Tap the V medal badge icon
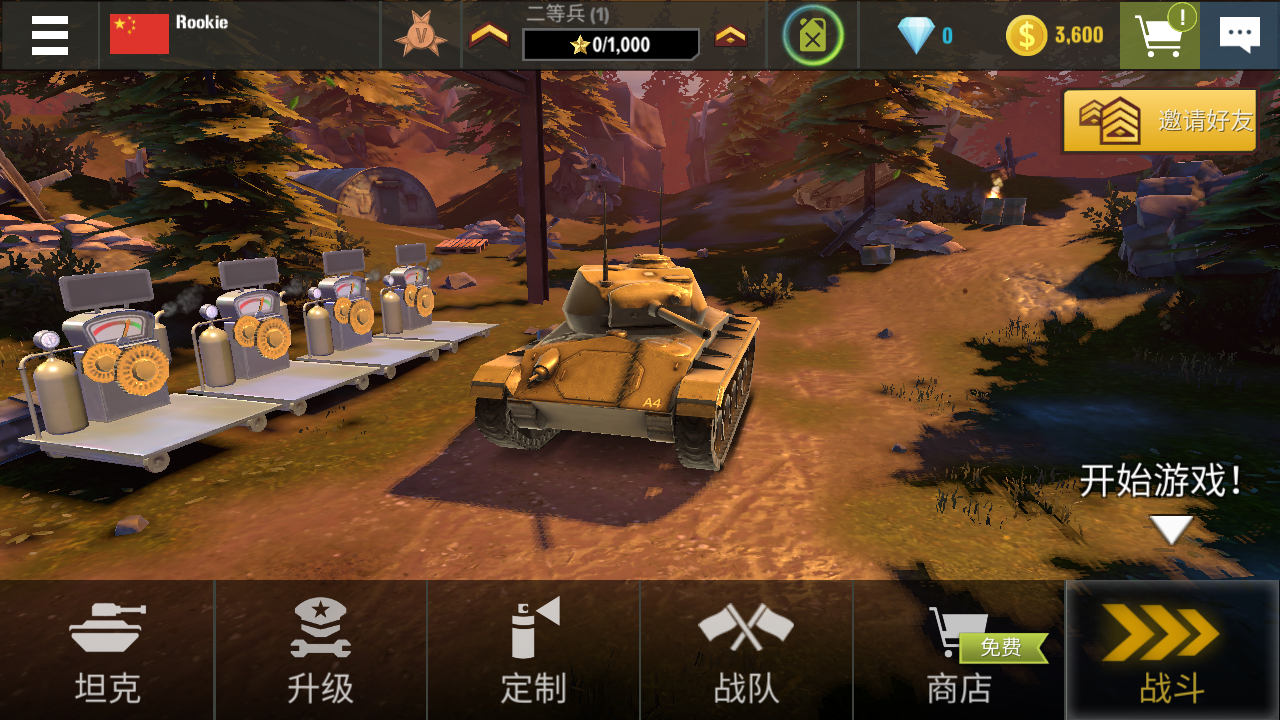 point(420,35)
